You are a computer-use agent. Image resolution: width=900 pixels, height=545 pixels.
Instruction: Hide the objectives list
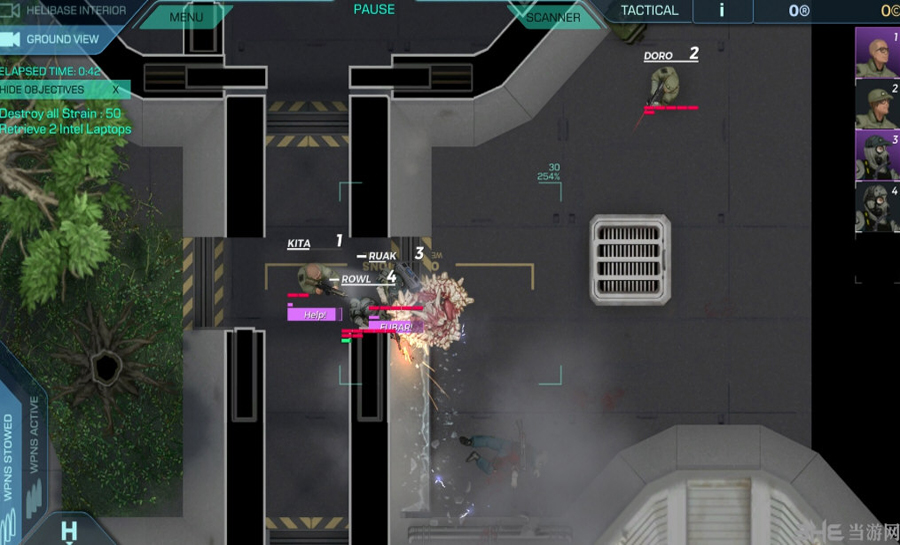point(62,89)
